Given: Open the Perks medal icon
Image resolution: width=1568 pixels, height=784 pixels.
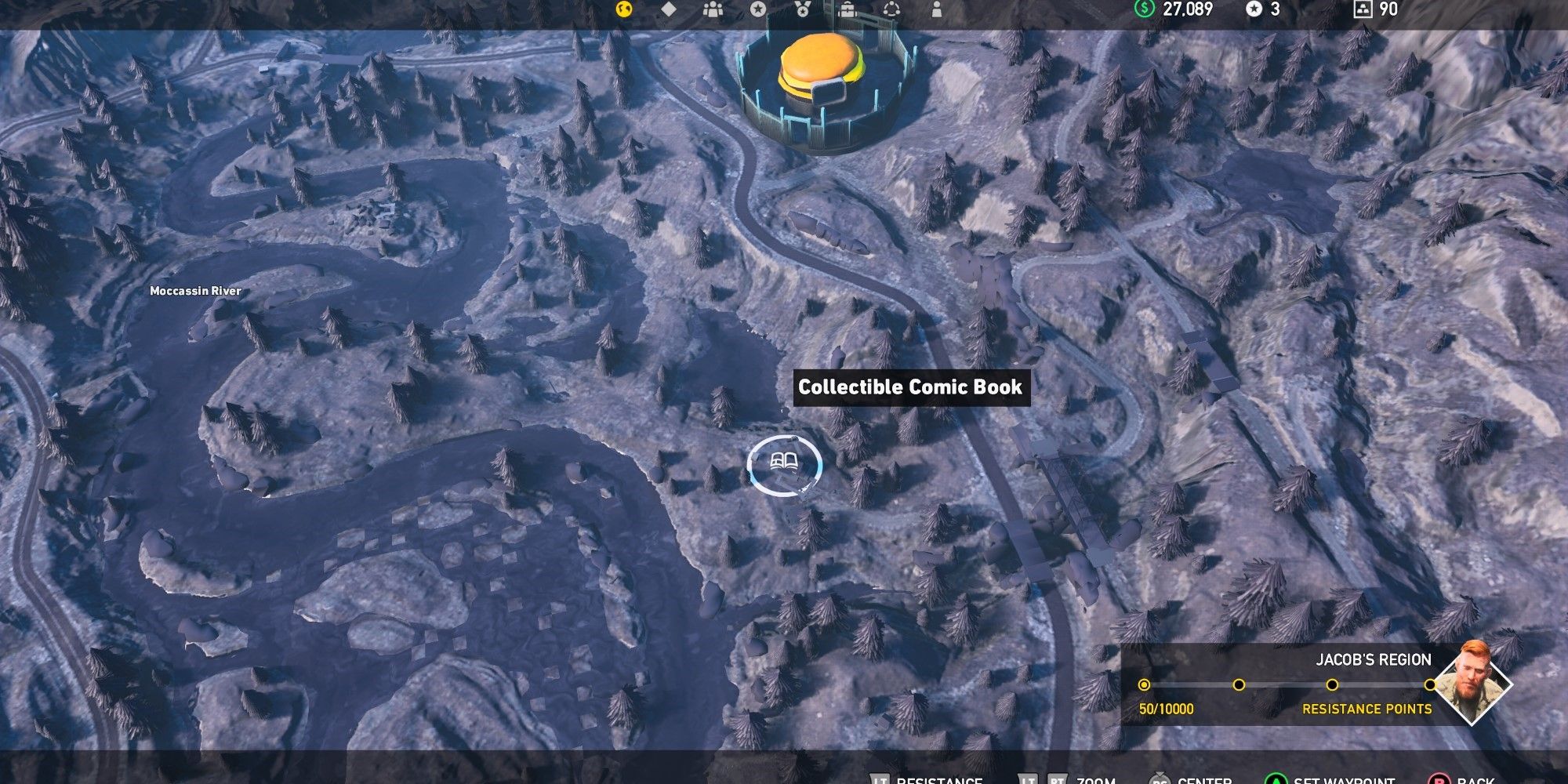Looking at the screenshot, I should (801, 11).
